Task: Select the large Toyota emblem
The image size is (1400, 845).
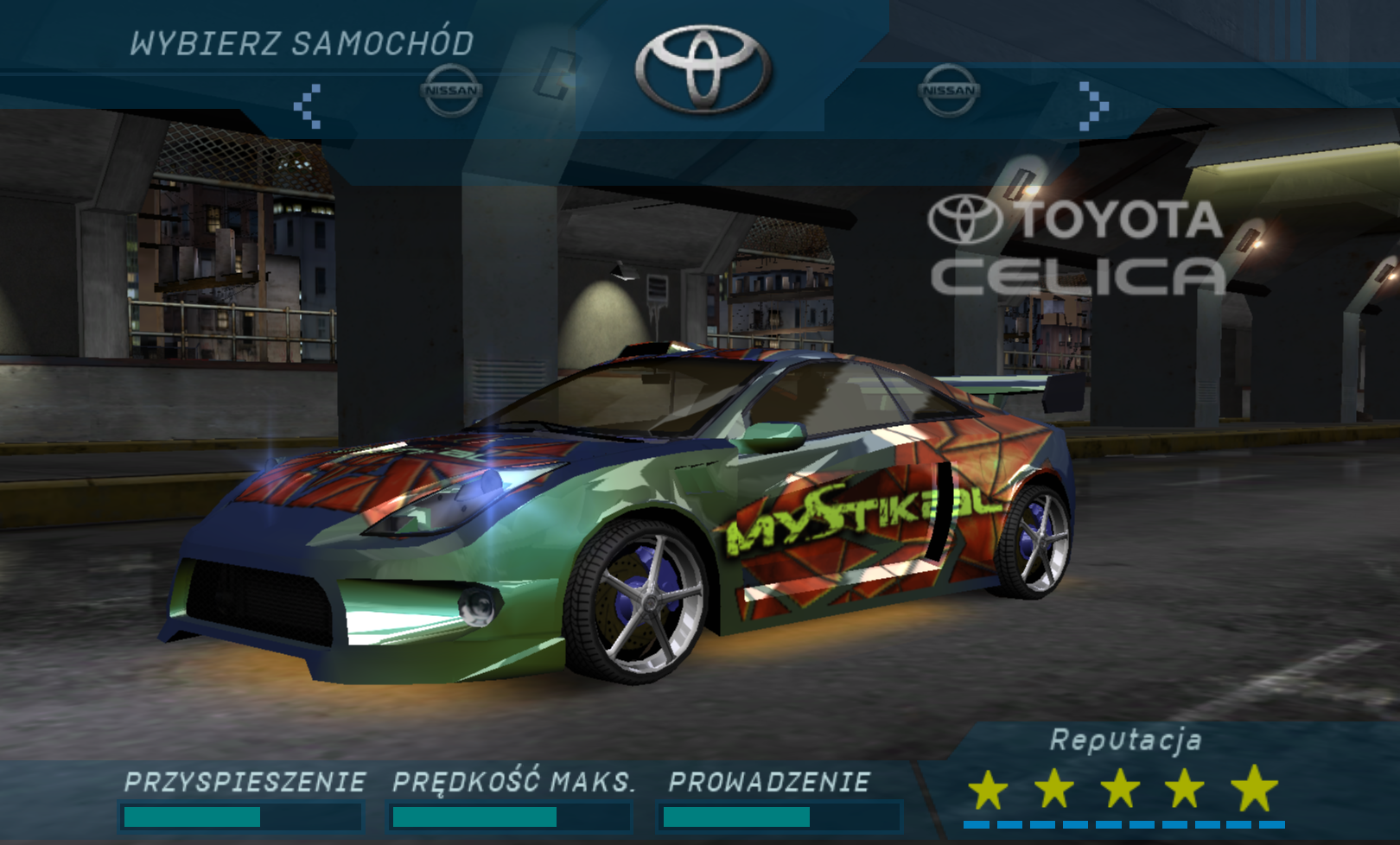Action: (x=703, y=69)
